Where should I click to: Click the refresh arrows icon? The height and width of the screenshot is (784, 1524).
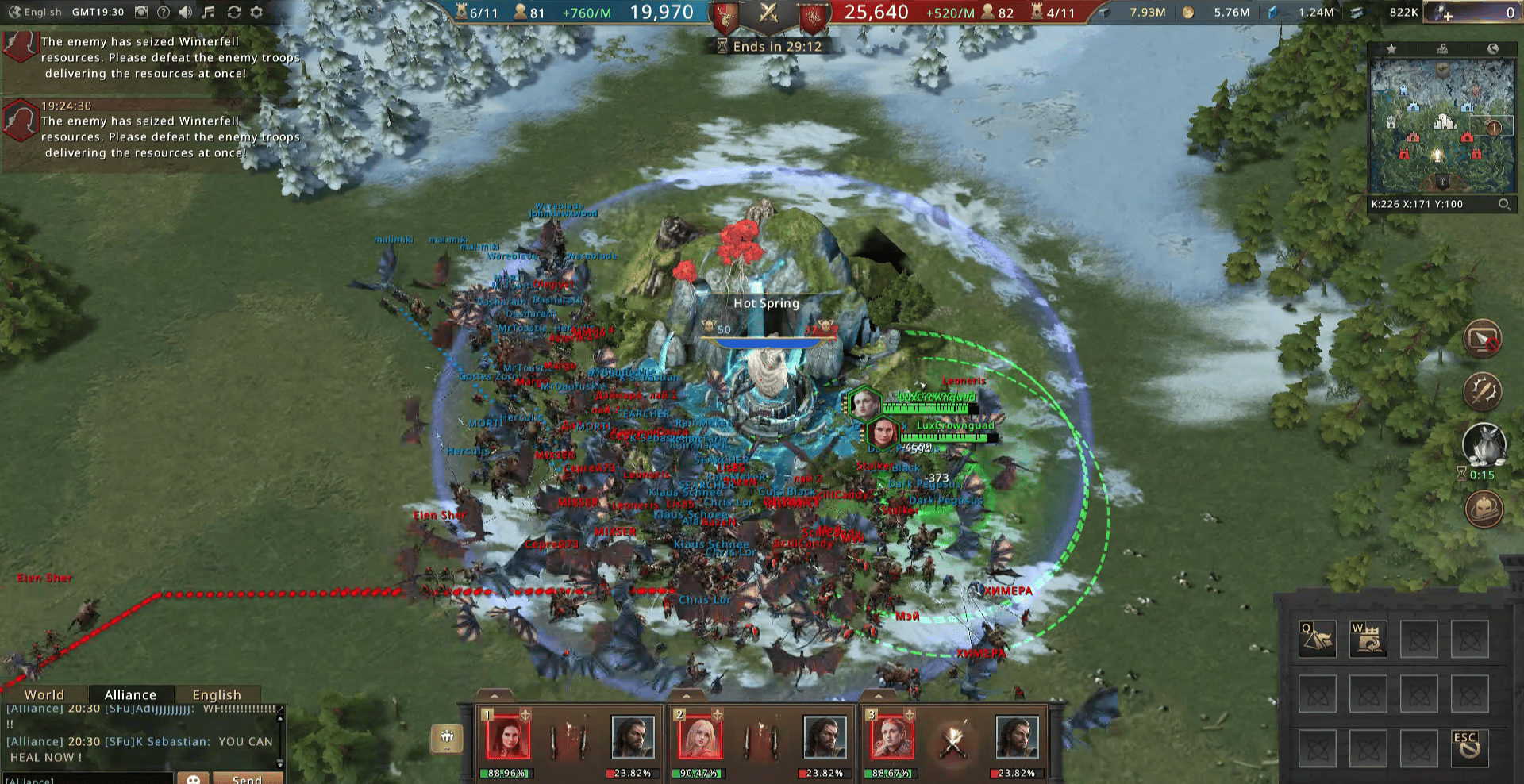tap(233, 12)
